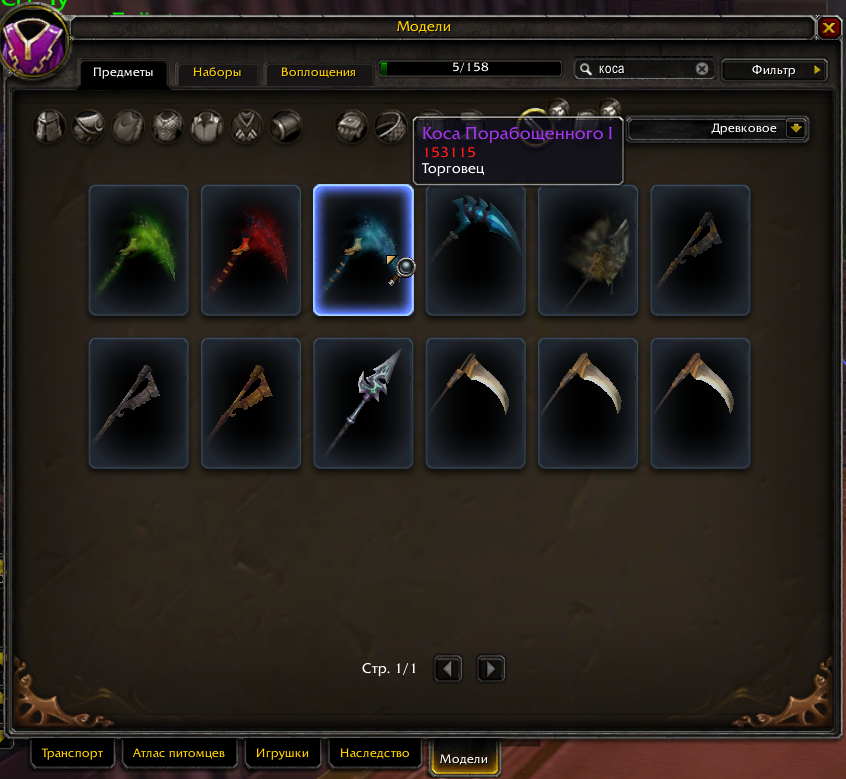This screenshot has height=779, width=846.
Task: Open the Воплощения tab
Action: pyautogui.click(x=318, y=73)
